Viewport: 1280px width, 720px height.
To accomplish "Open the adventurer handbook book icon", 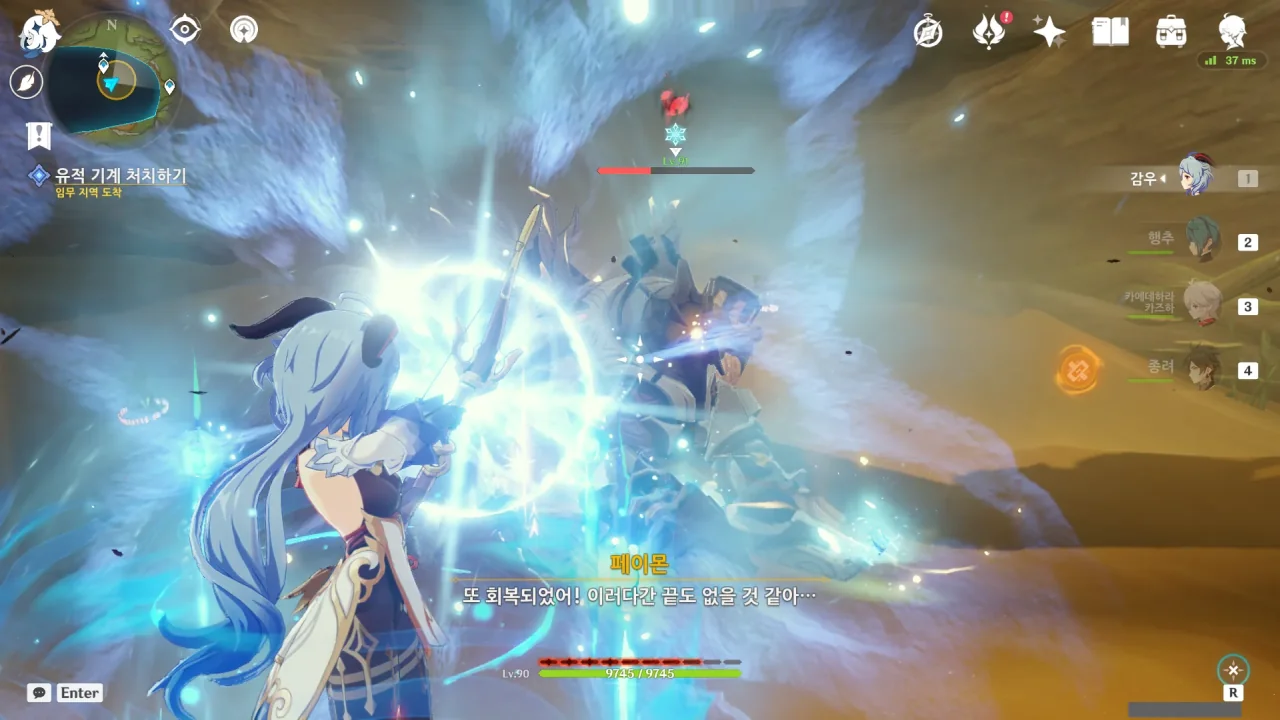I will pyautogui.click(x=1110, y=32).
